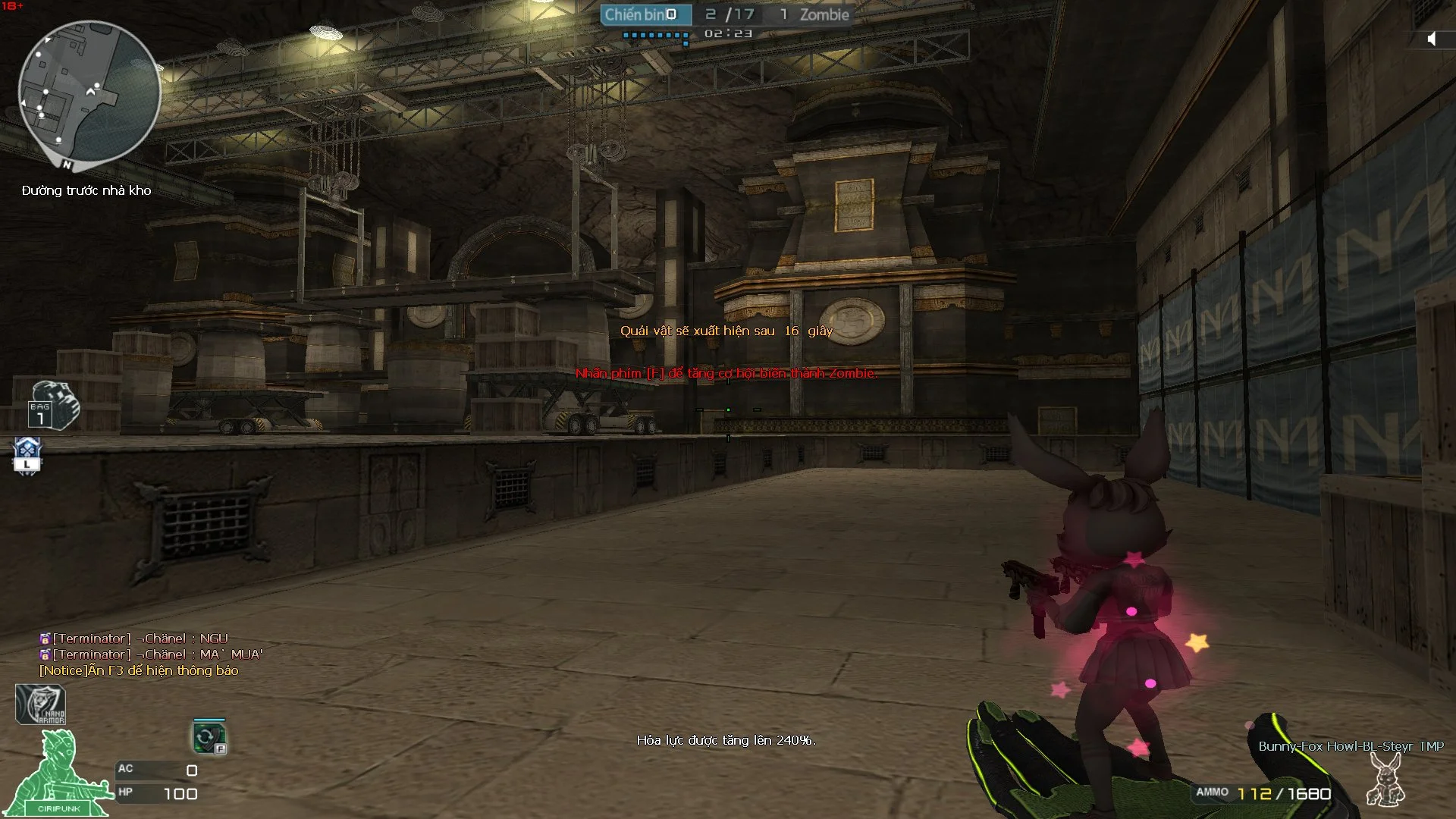Click the green swap skill icon

(209, 737)
